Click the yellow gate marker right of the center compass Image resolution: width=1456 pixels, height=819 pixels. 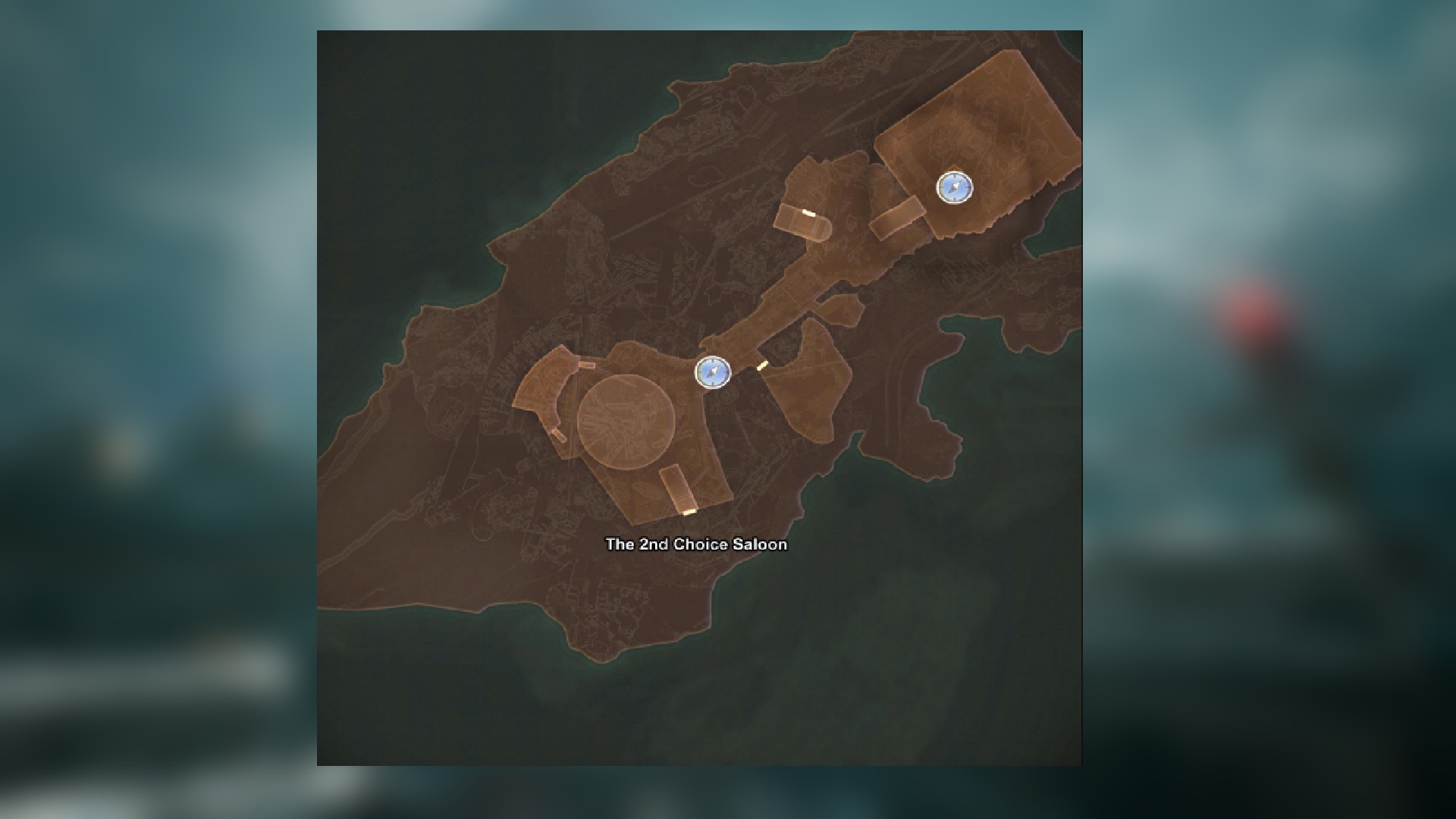click(x=762, y=365)
